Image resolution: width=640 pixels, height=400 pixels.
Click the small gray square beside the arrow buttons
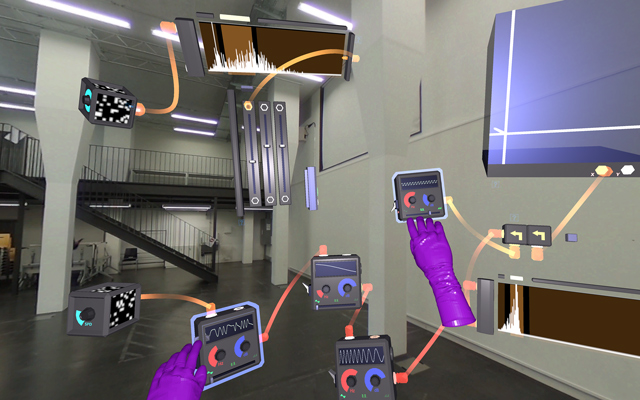[x=572, y=238]
